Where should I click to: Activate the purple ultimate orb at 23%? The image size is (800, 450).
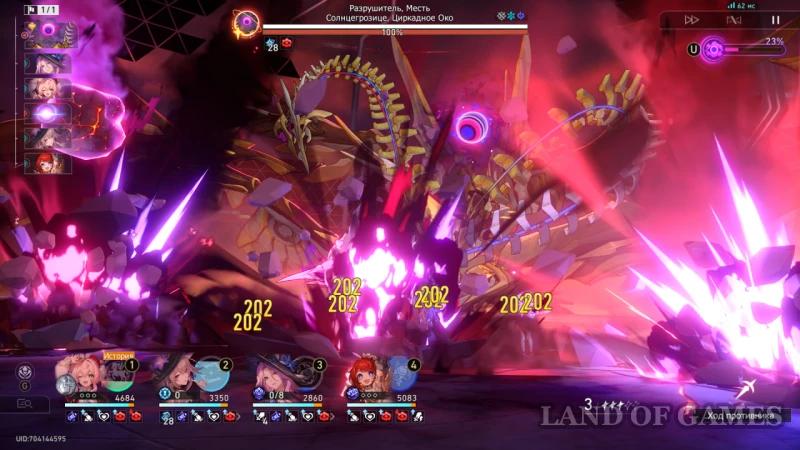tap(713, 48)
